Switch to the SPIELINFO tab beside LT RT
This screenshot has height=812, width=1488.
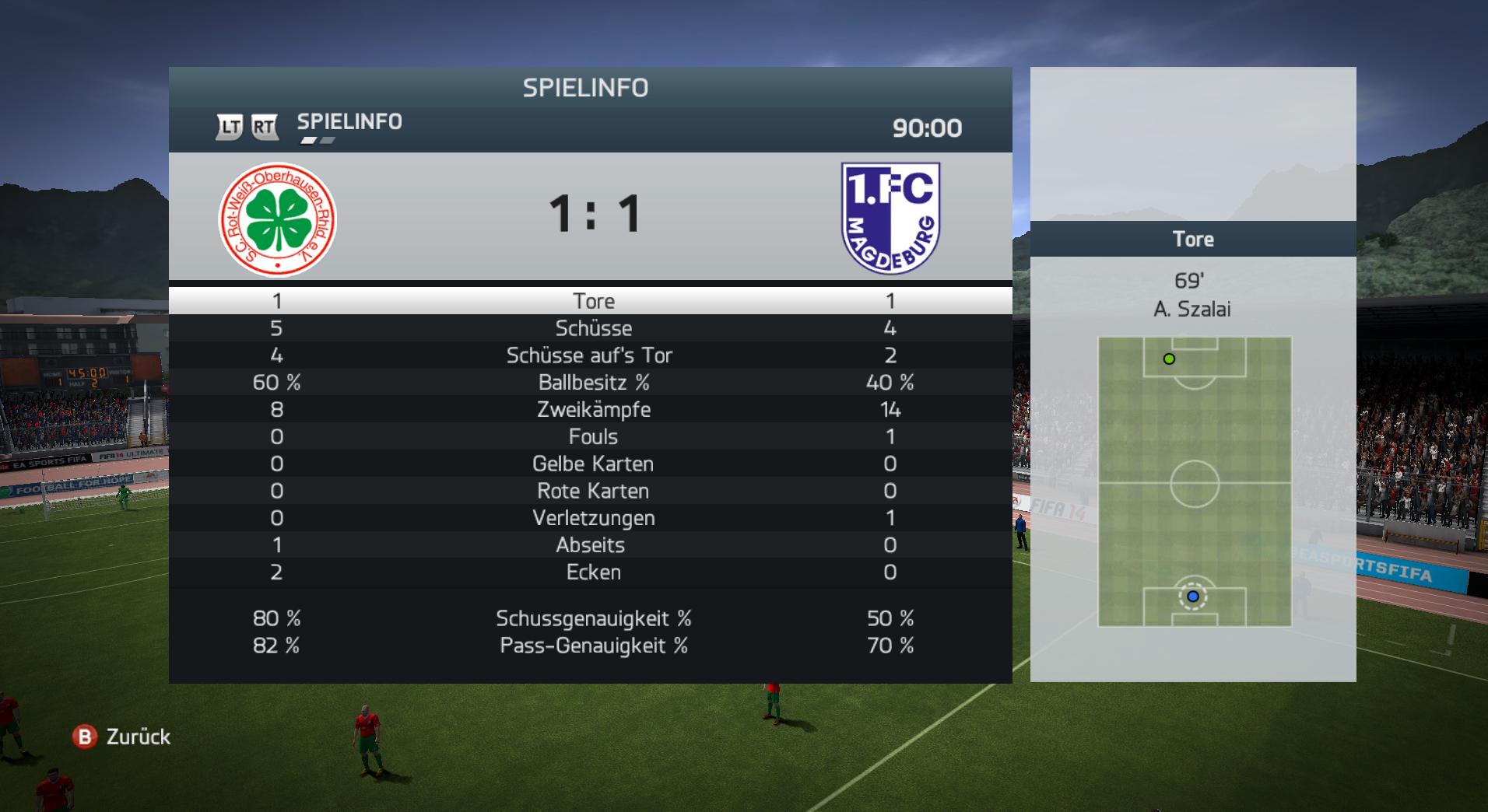point(349,122)
